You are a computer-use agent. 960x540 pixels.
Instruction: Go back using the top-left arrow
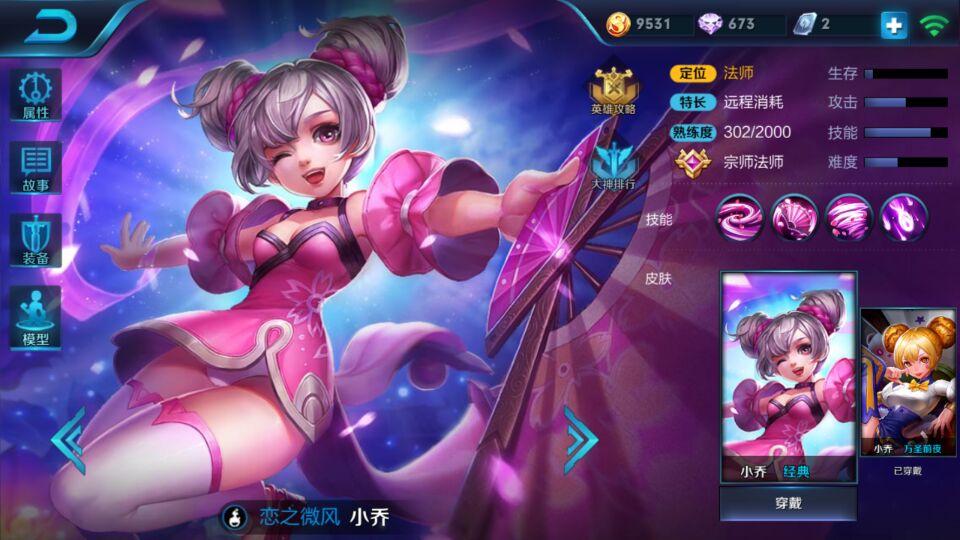(x=50, y=27)
